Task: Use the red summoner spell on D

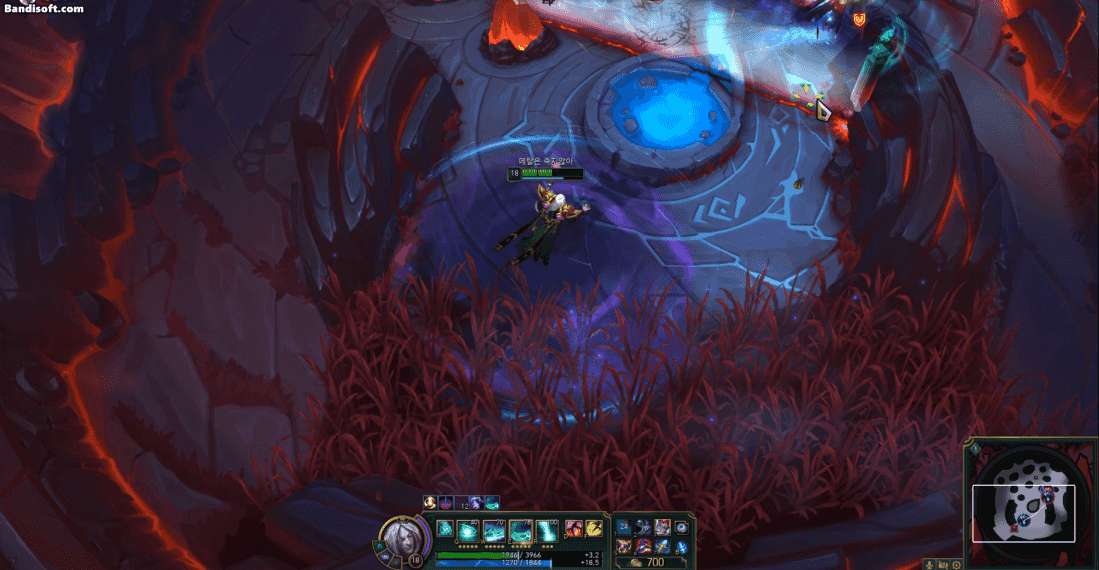Action: 575,528
